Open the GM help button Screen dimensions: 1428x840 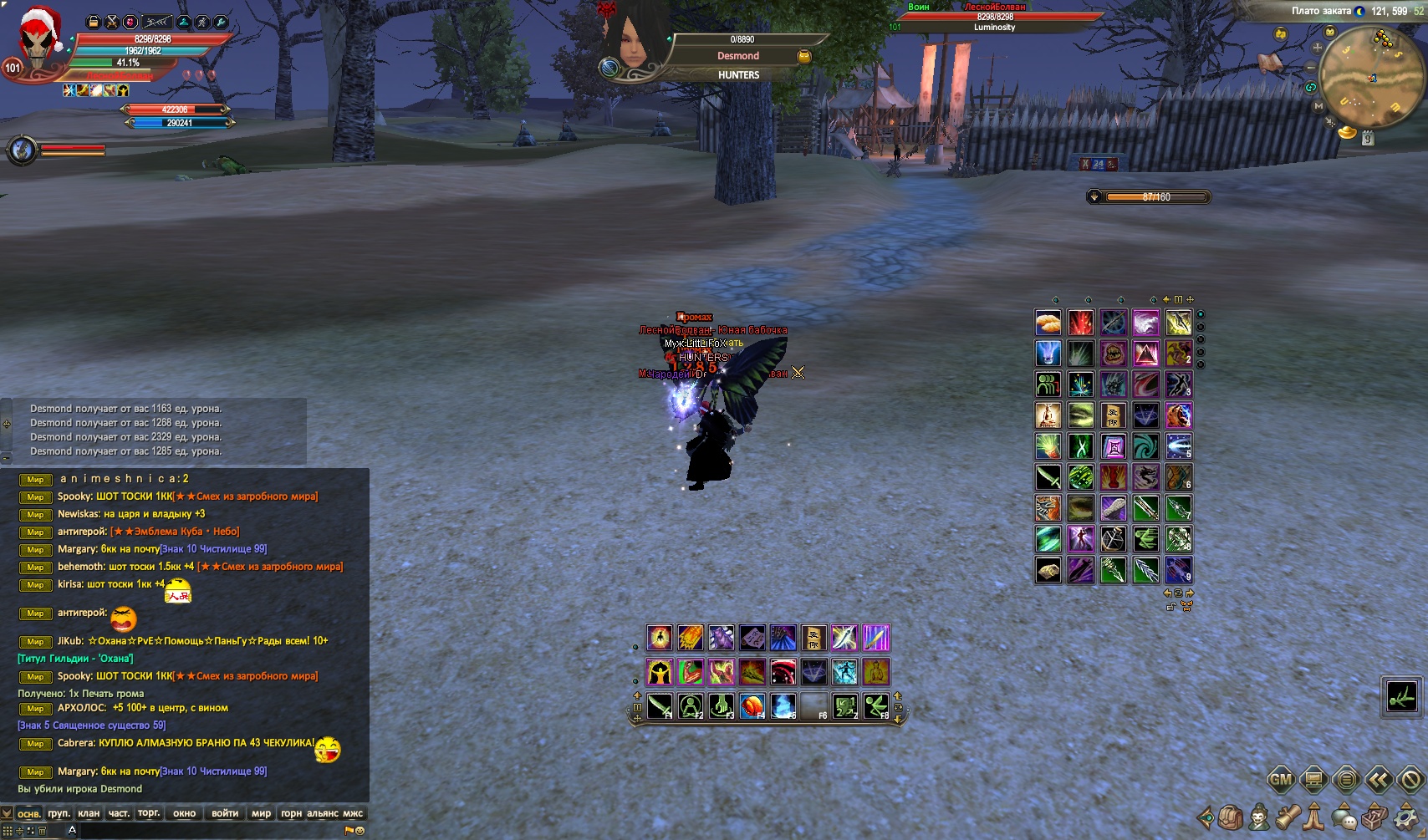[1281, 781]
